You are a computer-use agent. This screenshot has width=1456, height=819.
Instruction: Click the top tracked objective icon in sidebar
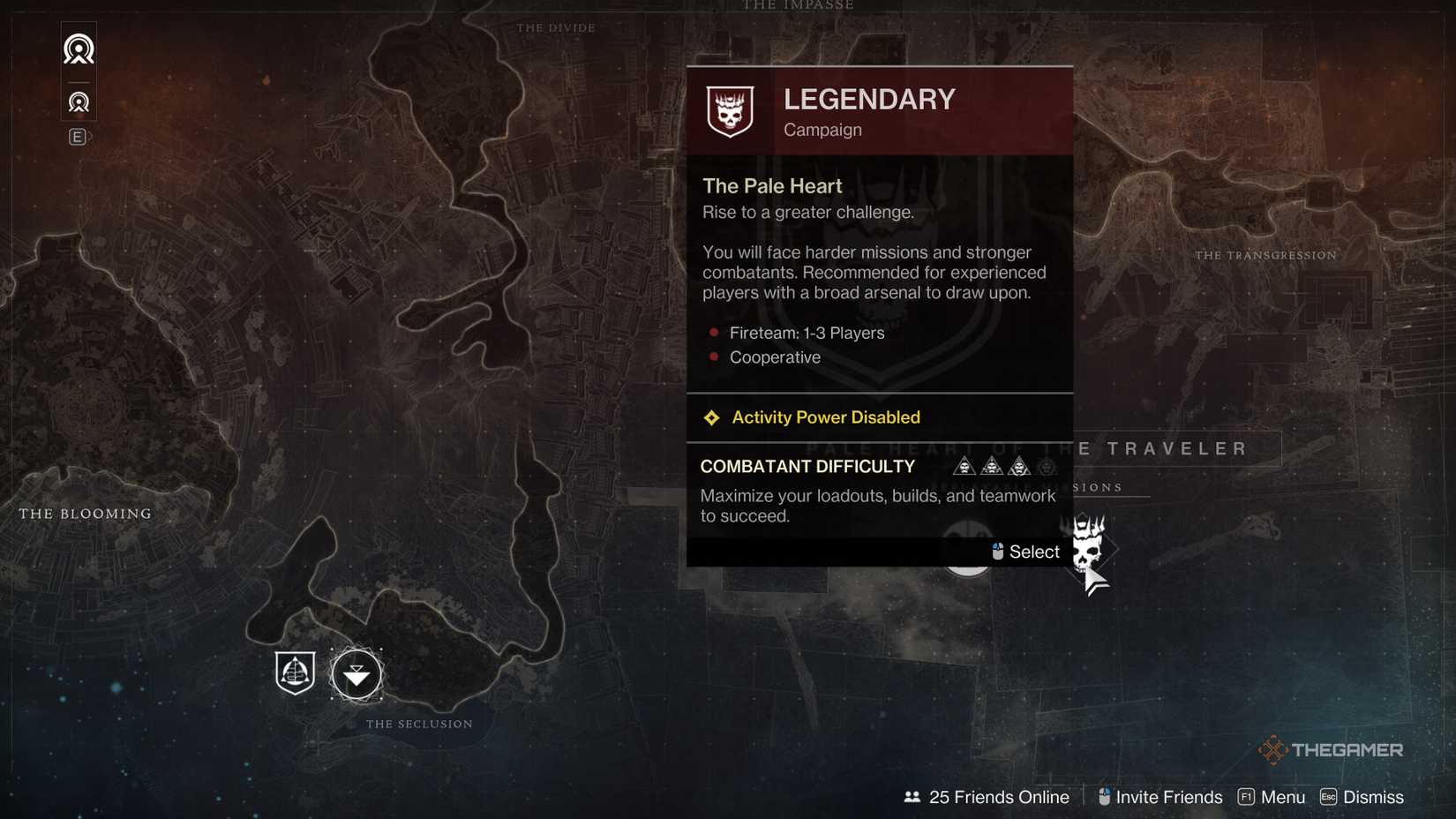point(79,49)
